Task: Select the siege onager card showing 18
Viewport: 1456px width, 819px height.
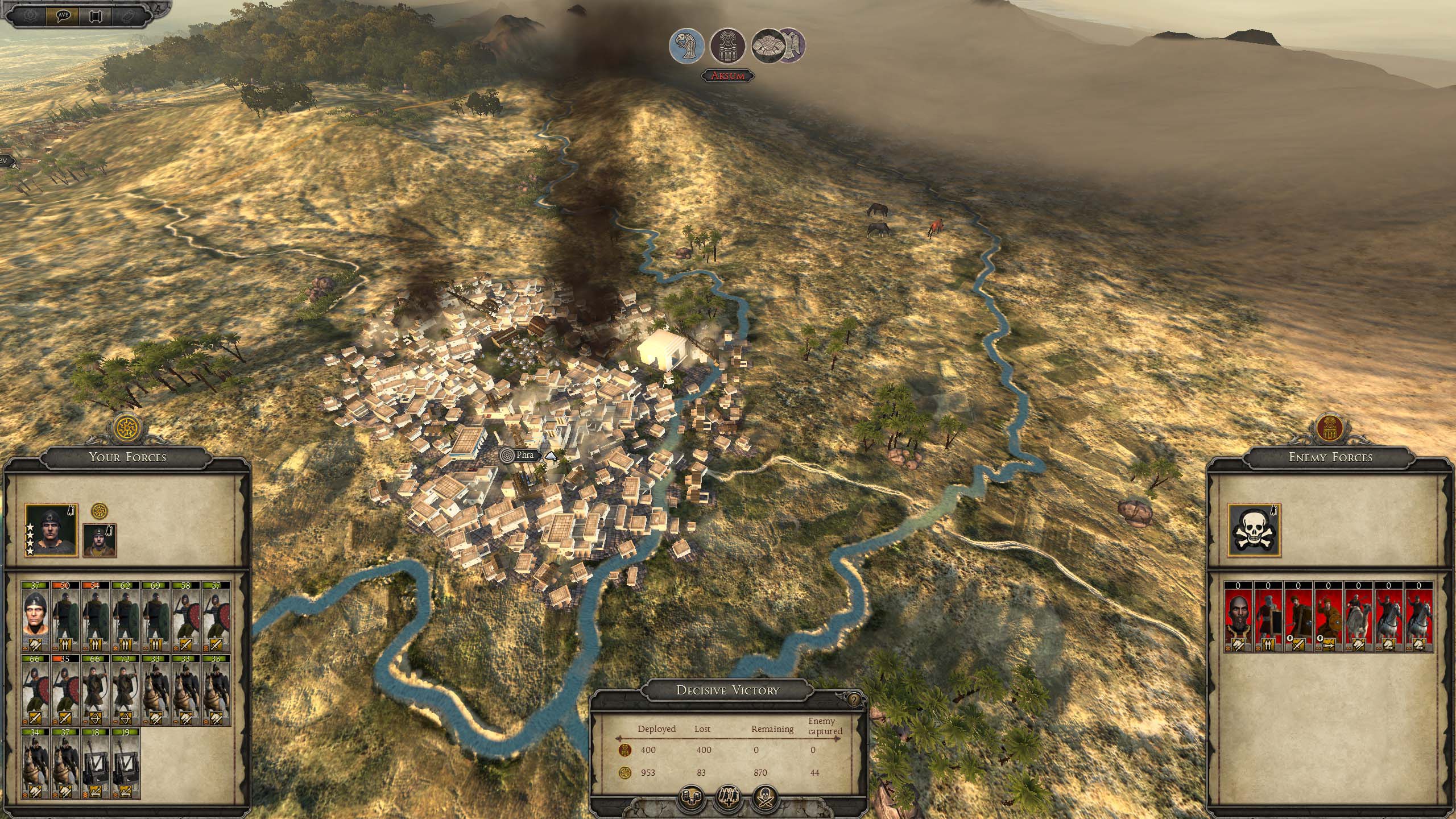Action: tap(96, 763)
